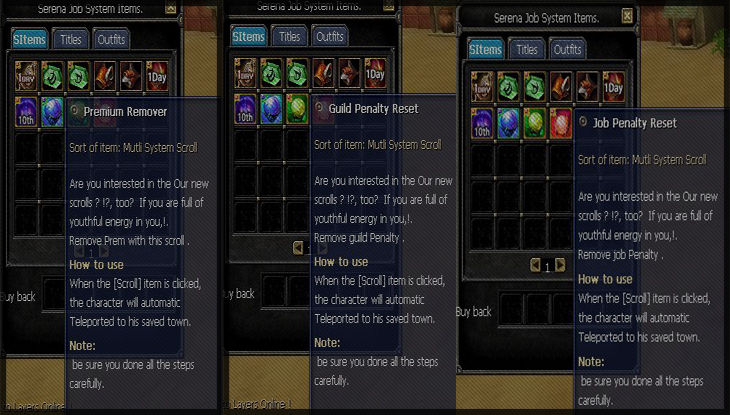
Task: Show Titles tab in the Guild Penalty Reset window
Action: 289,36
